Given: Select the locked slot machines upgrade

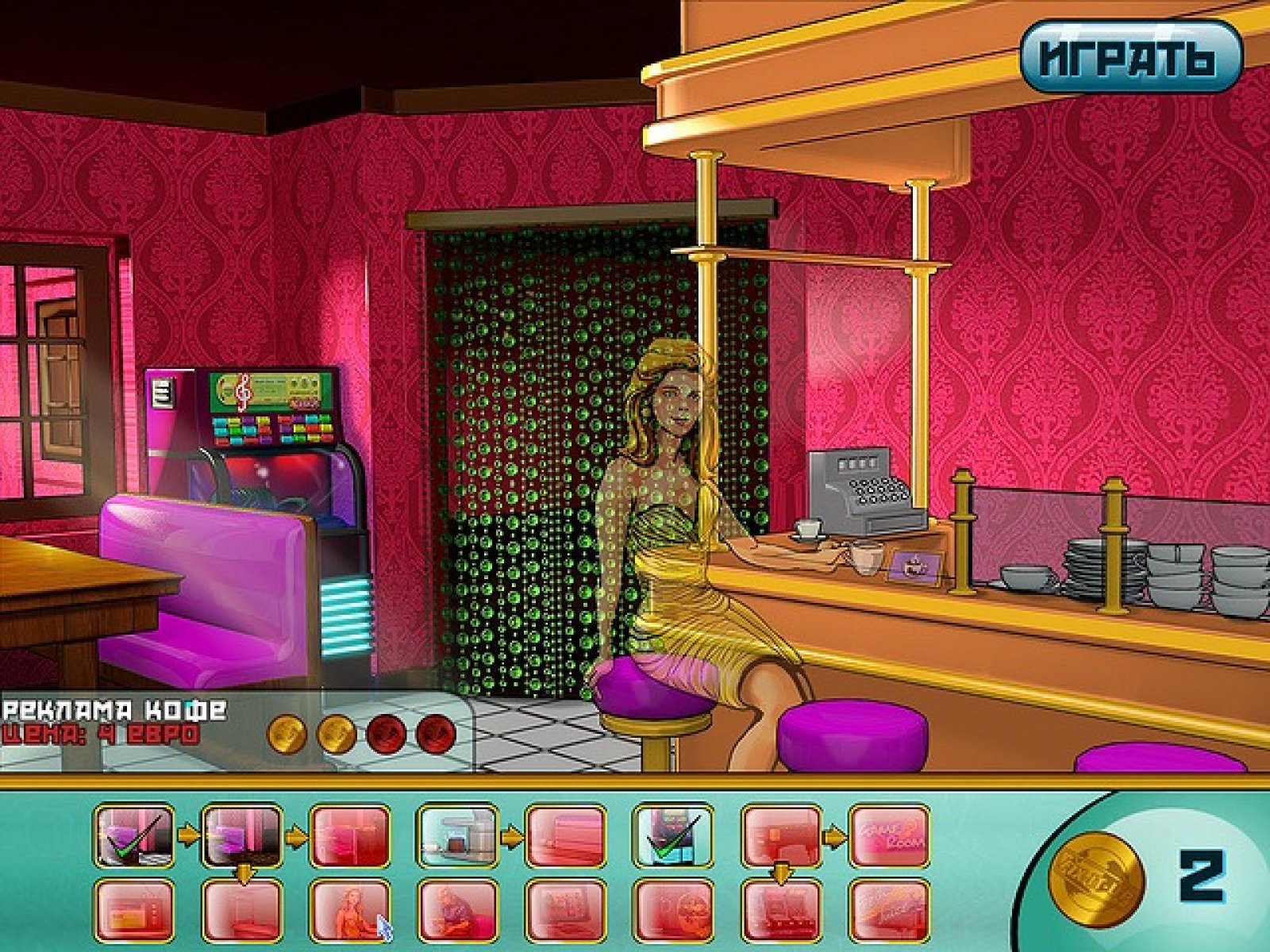Looking at the screenshot, I should click(781, 910).
